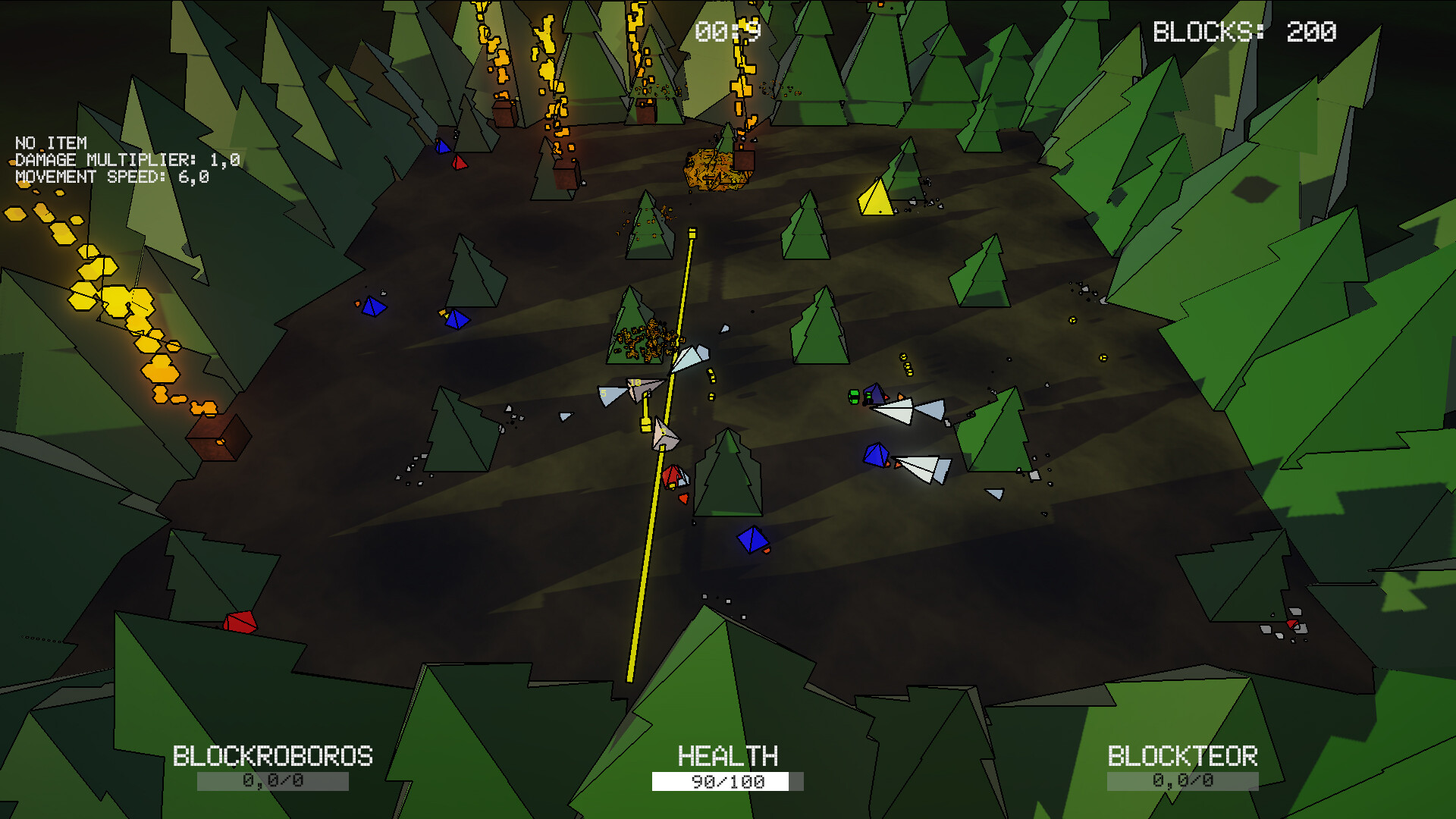This screenshot has width=1456, height=819.
Task: Click the HEALTH label above the health bar
Action: 727,756
